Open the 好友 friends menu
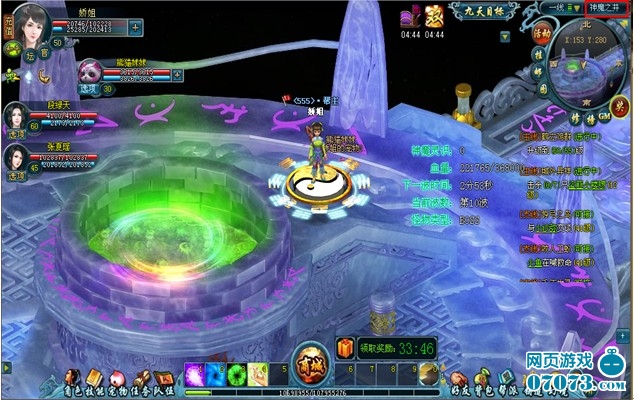This screenshot has height=400, width=634. 456,380
